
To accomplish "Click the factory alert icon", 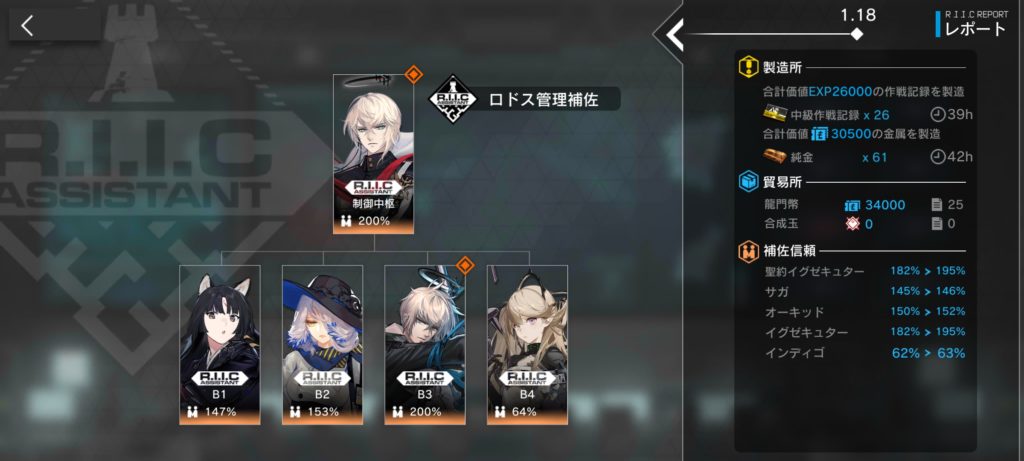I will (x=748, y=68).
